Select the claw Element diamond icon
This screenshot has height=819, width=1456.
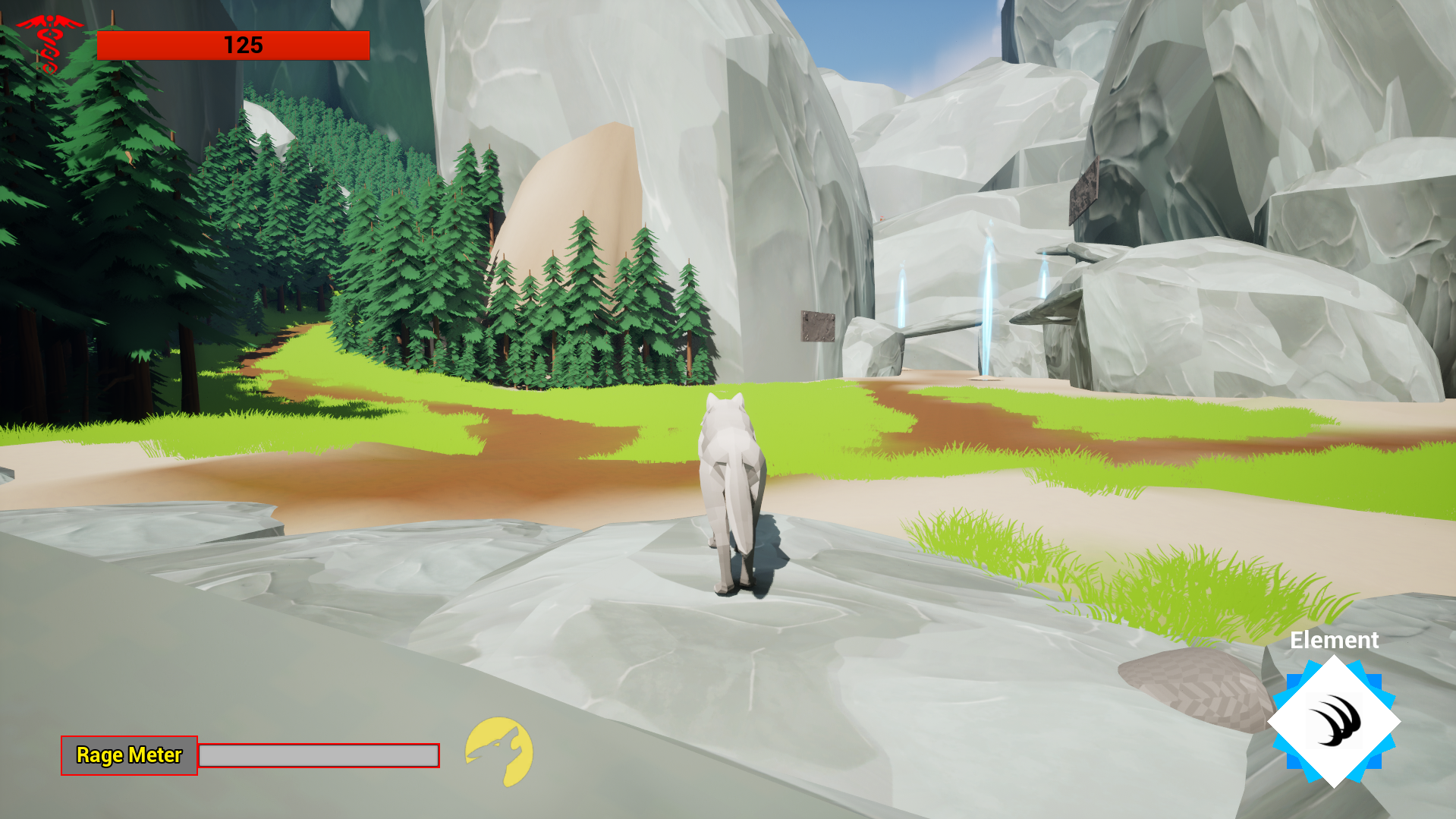point(1334,722)
